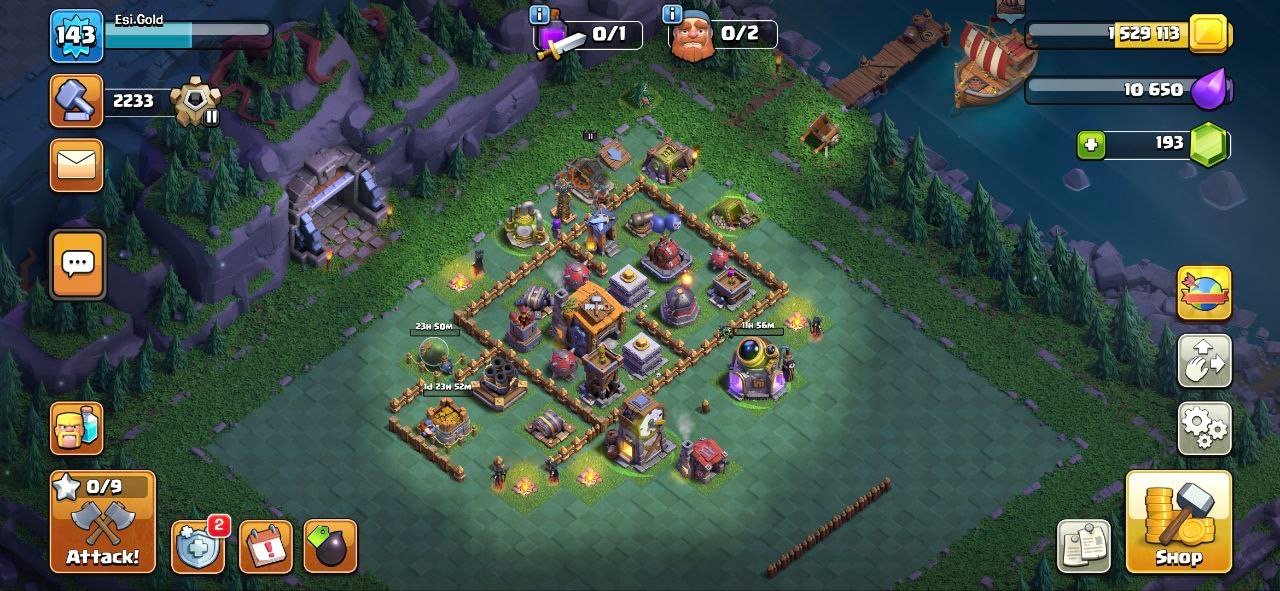Open the bomb with green tag icon

[x=330, y=546]
